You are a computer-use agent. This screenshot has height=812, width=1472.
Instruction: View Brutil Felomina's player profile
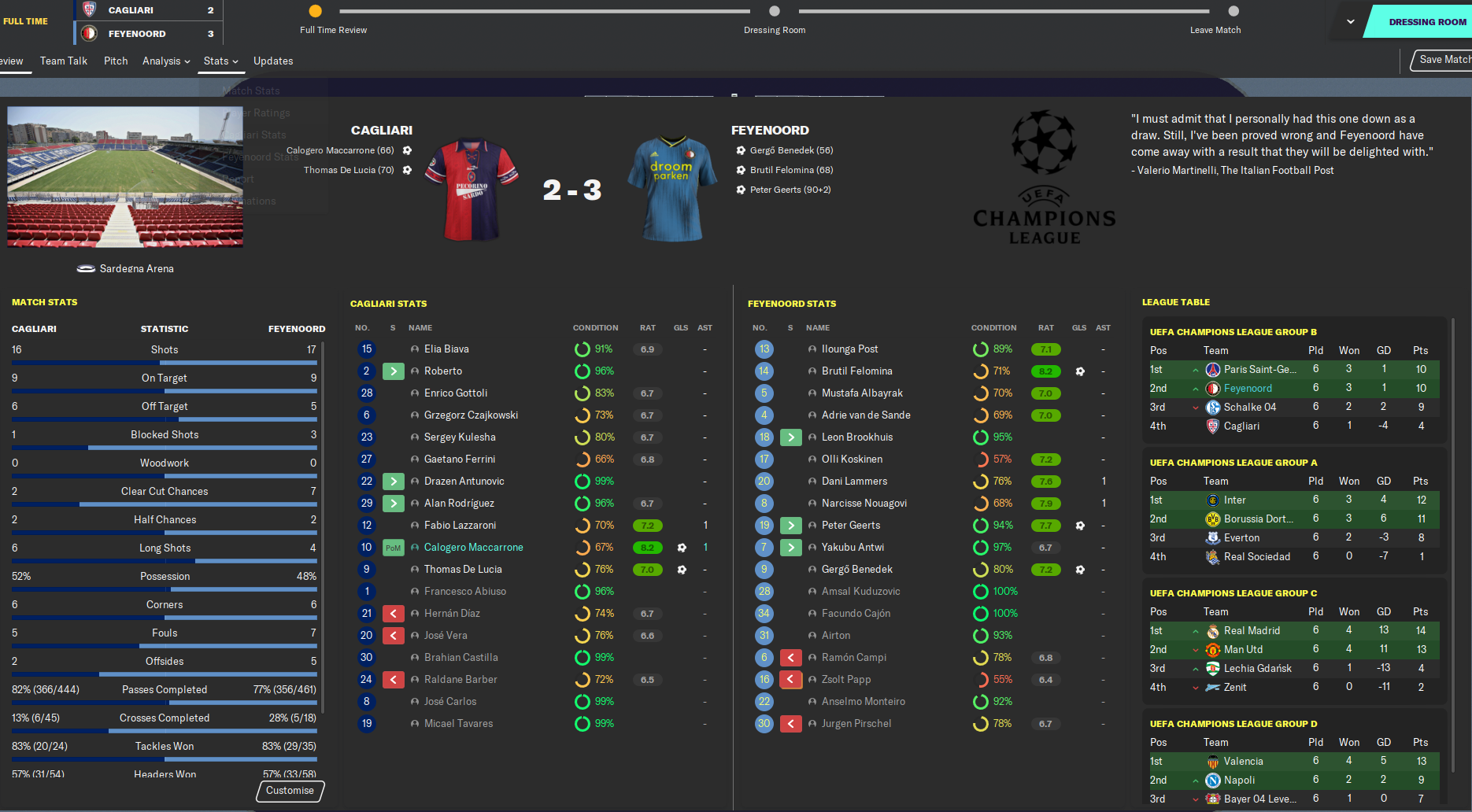pos(856,371)
